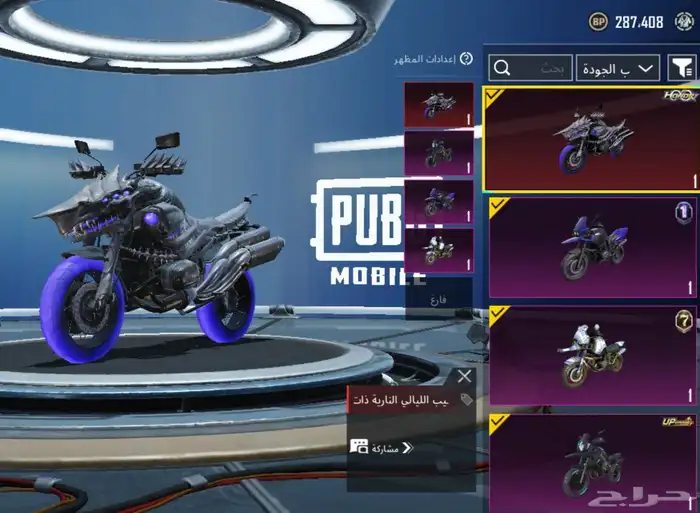Select the dark motorcycle skin tagged UP
Screen dimensions: 700x513
[590, 460]
